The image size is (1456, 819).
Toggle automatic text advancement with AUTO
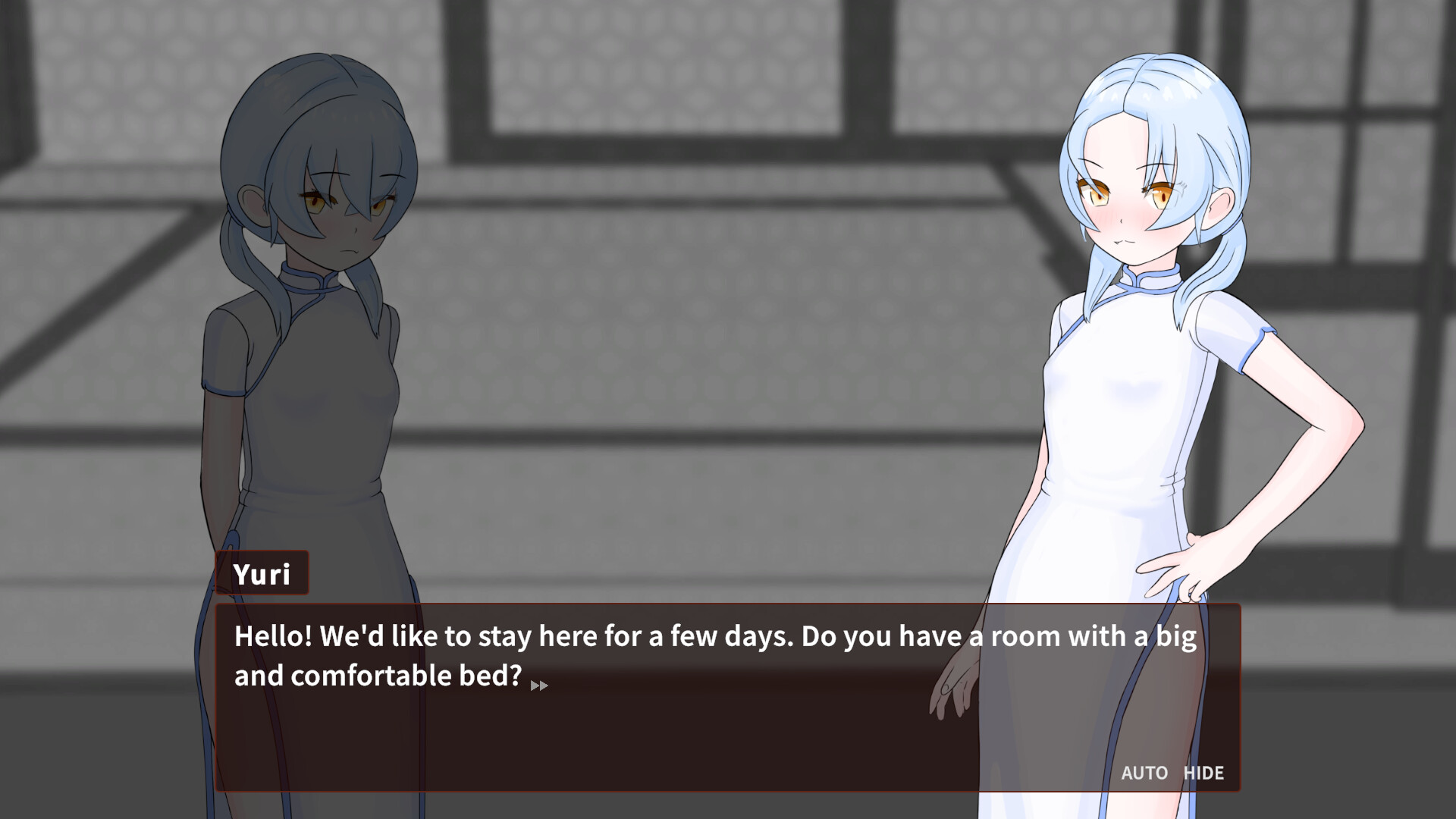pos(1144,773)
